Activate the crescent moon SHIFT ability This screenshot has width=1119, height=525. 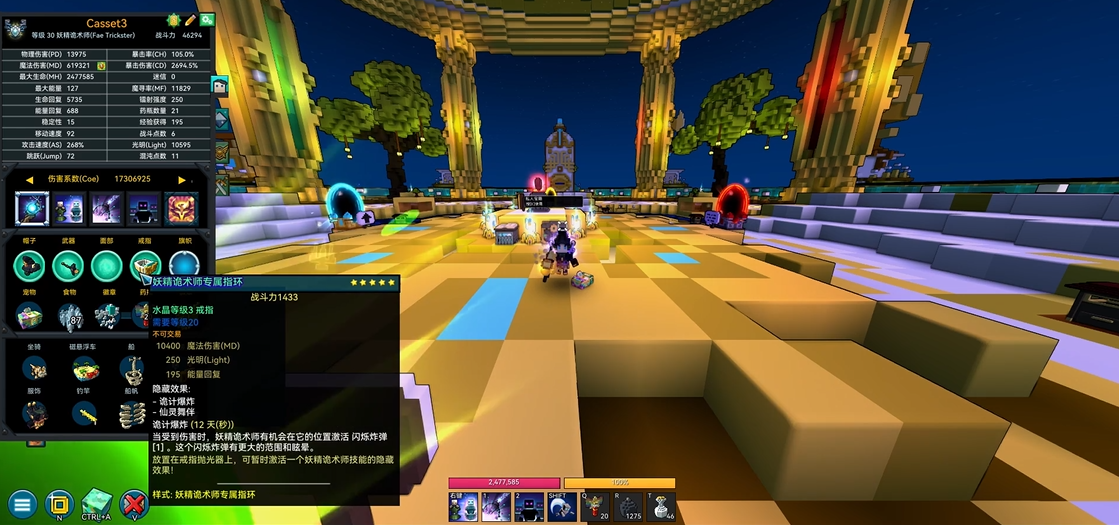[561, 507]
